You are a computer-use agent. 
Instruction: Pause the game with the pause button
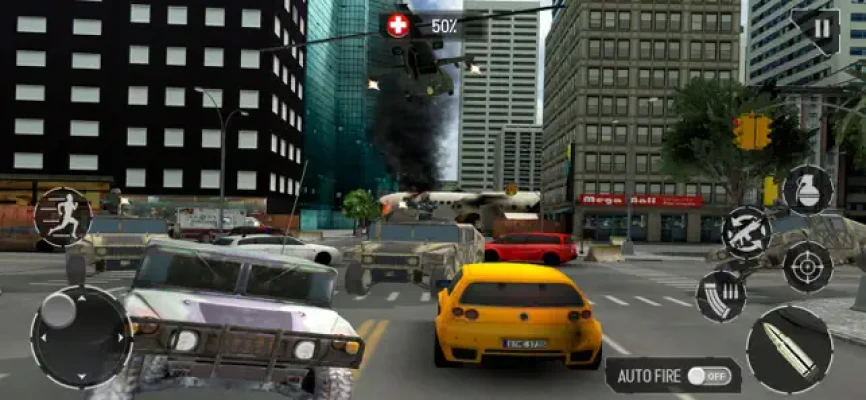pyautogui.click(x=821, y=29)
